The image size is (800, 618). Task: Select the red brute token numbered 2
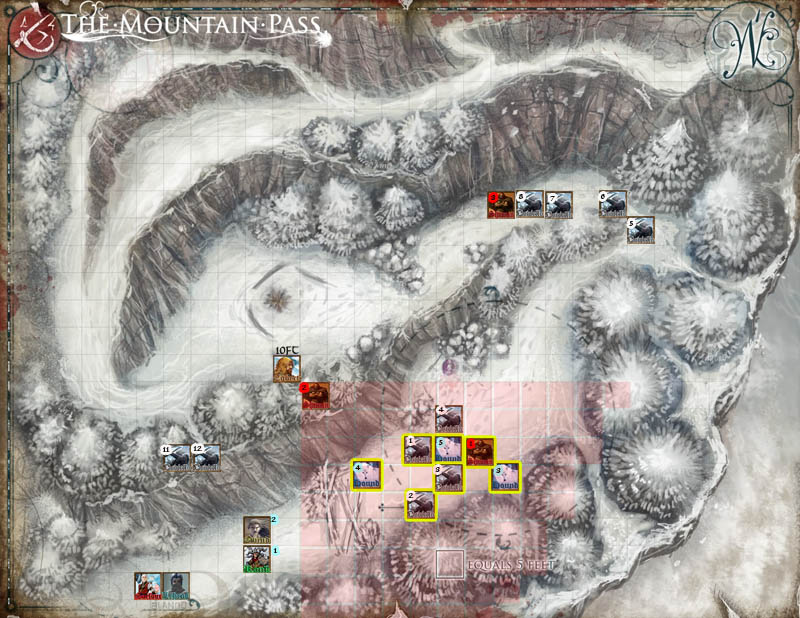tap(316, 397)
